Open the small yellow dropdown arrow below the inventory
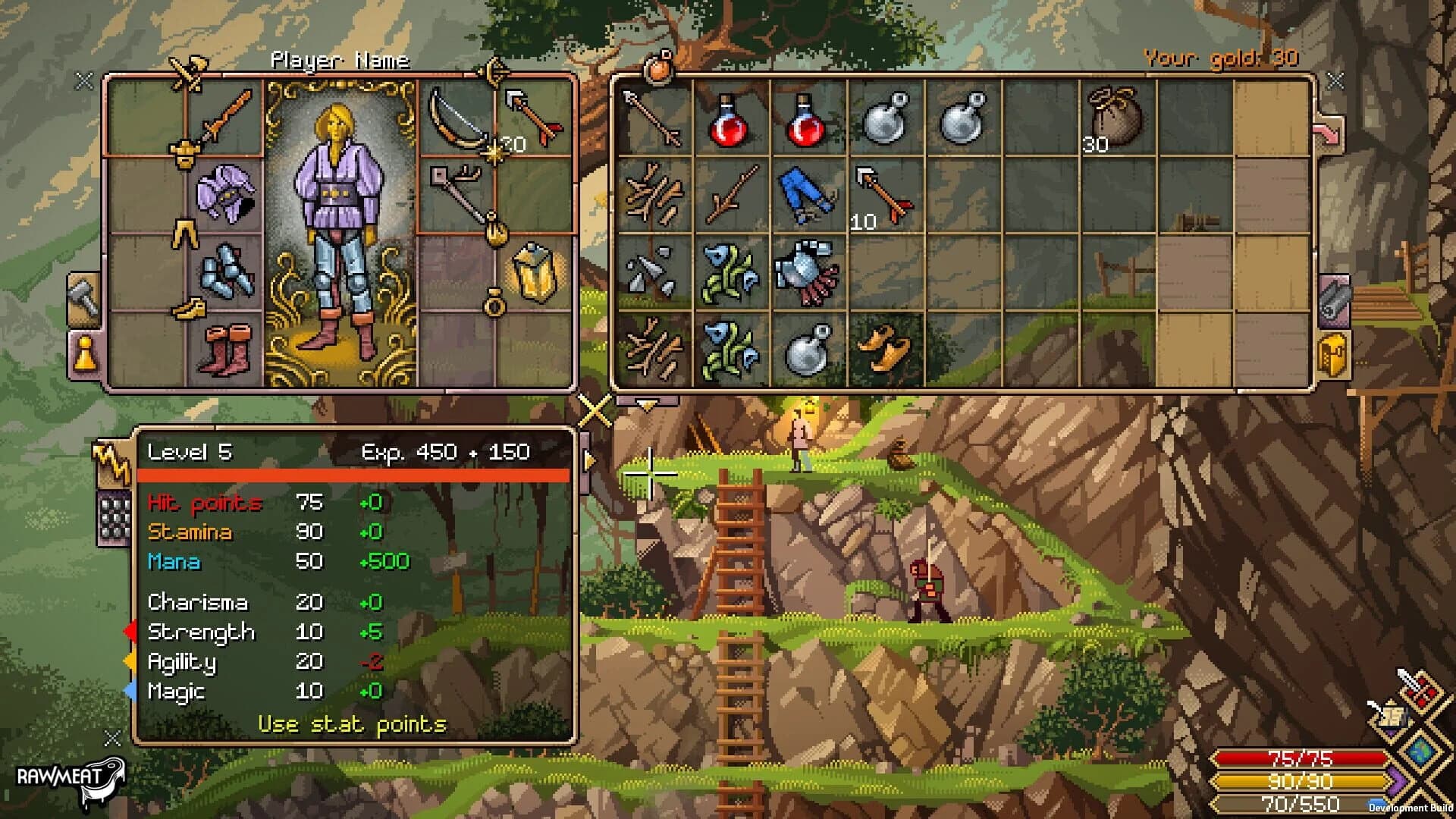Screen dimensions: 1456x819 click(x=646, y=406)
